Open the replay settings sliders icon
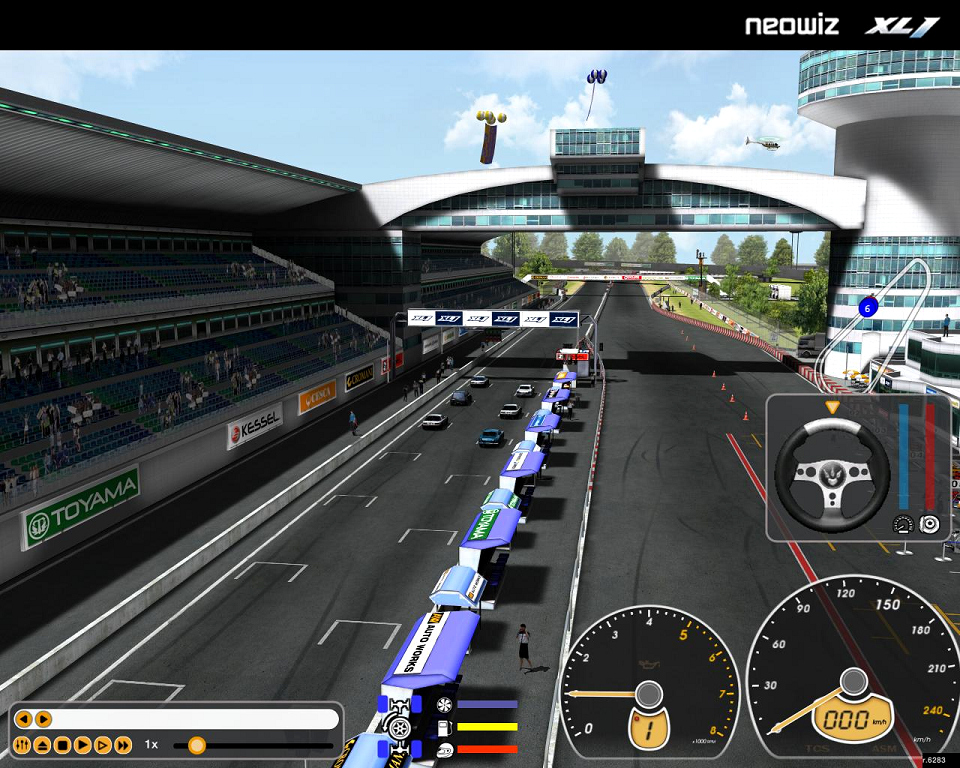Viewport: 960px width, 768px height. pos(23,745)
